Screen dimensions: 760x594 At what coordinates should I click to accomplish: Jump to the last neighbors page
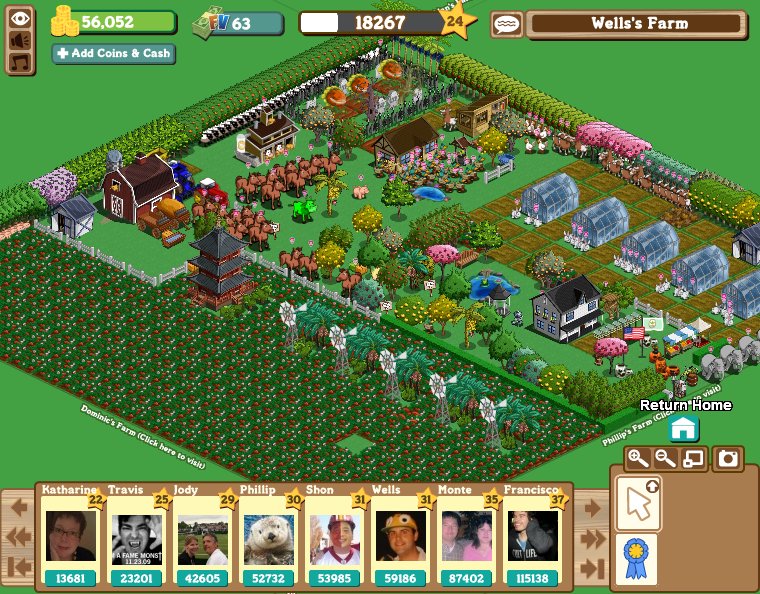(x=592, y=569)
